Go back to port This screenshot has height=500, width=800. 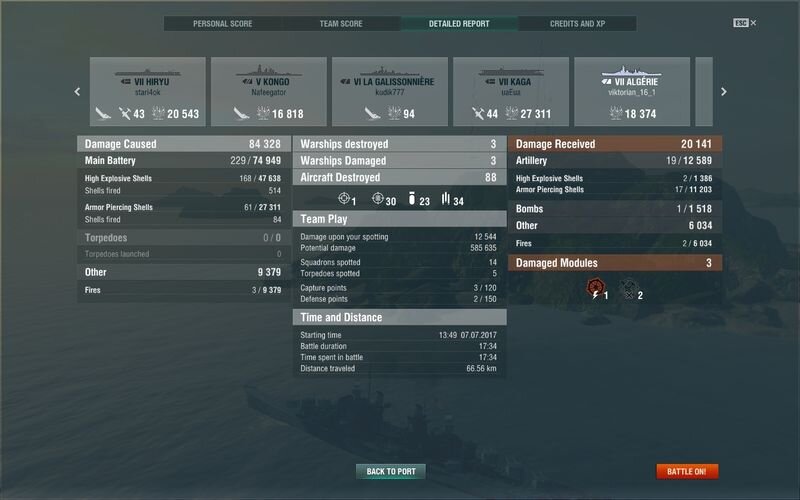point(390,471)
